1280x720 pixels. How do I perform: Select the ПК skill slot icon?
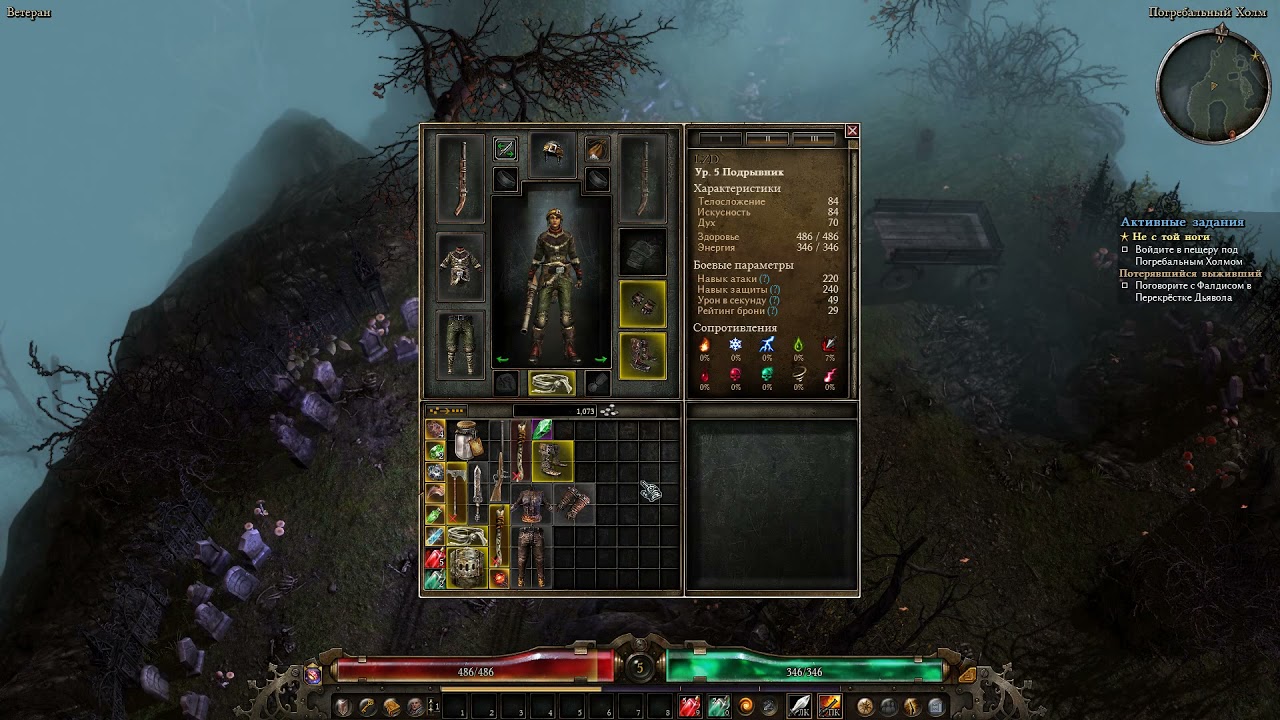(828, 706)
